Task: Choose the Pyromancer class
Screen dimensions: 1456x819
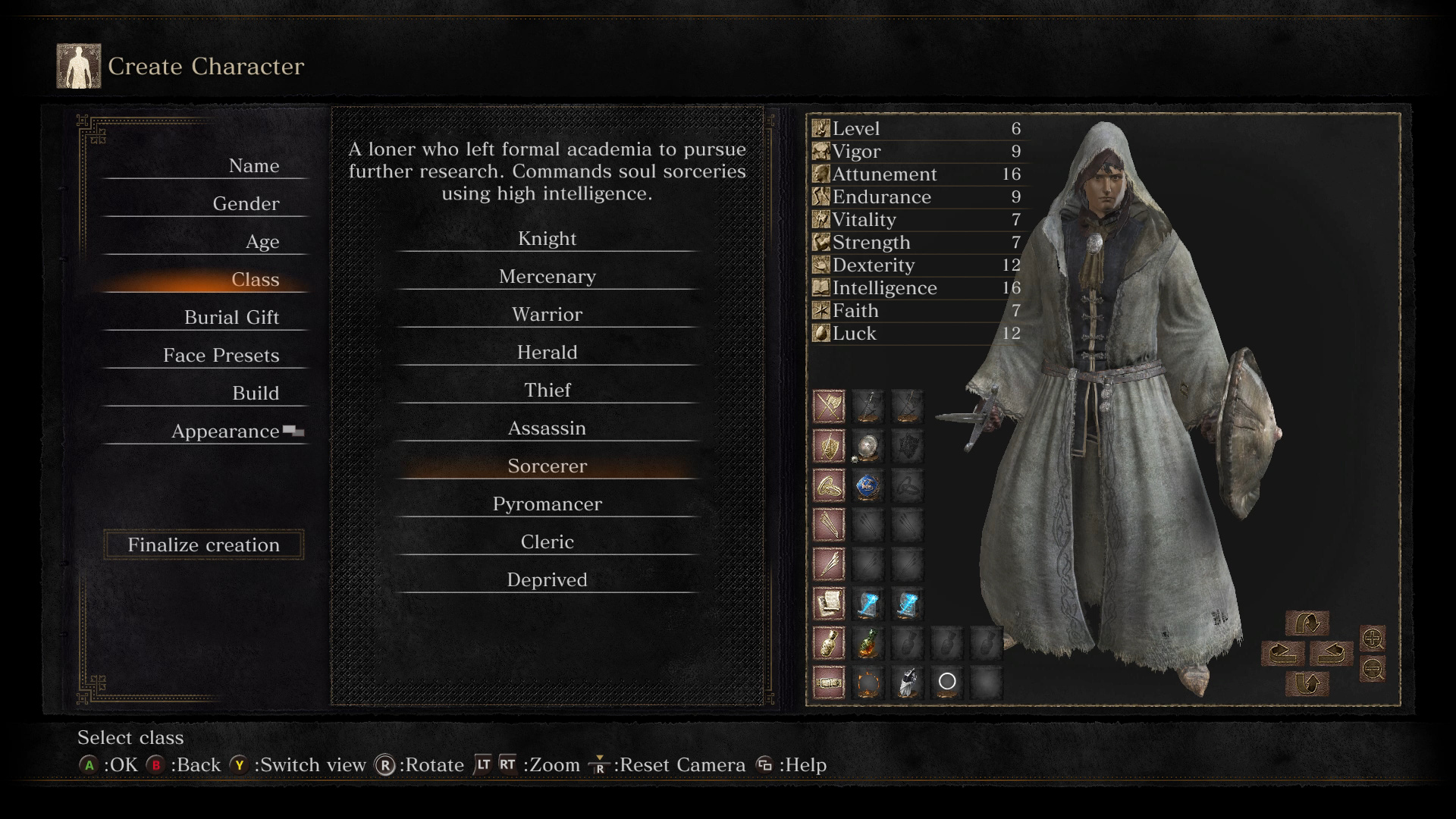Action: pos(547,504)
